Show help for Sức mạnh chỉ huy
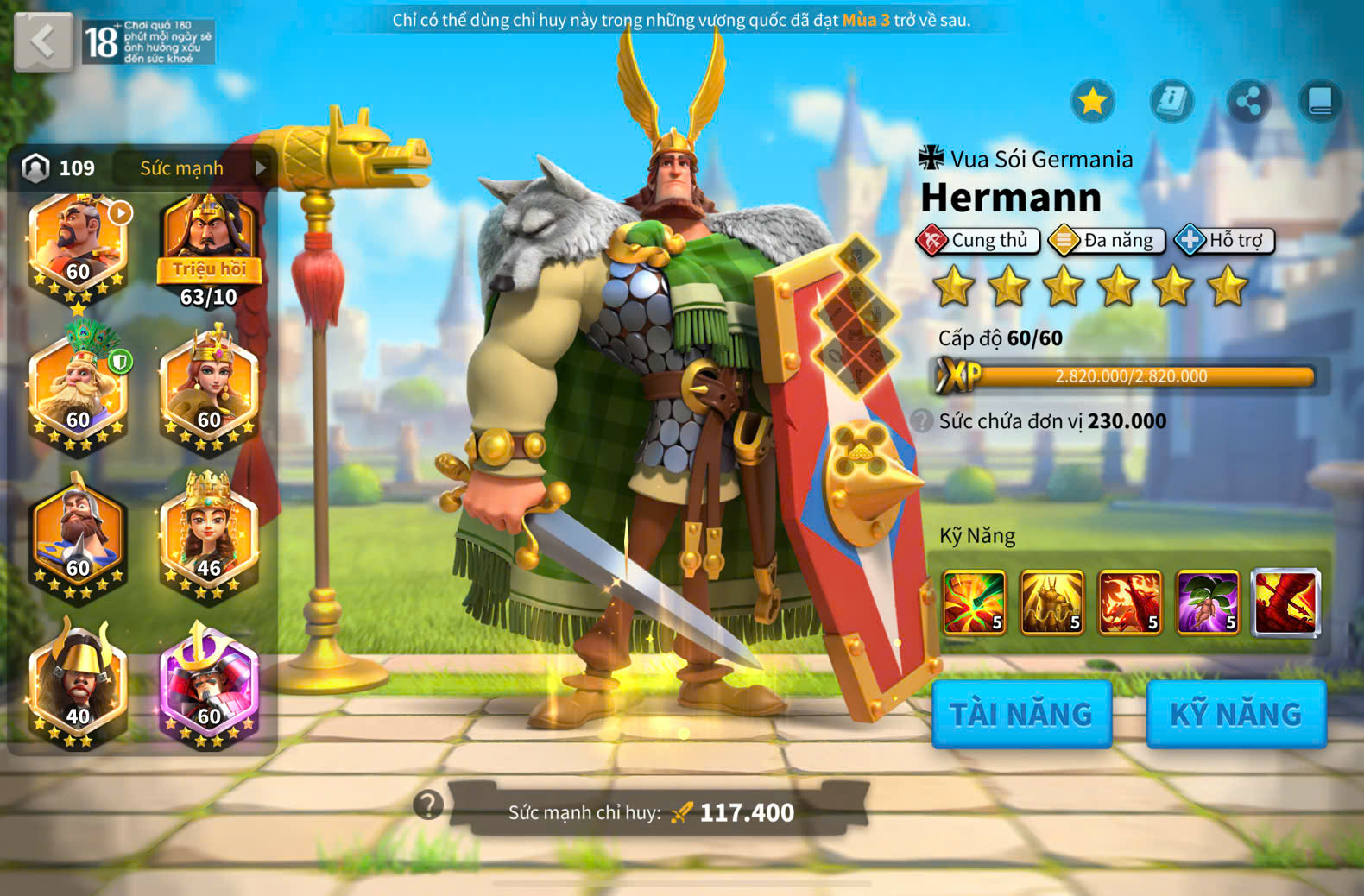1364x896 pixels. click(428, 805)
